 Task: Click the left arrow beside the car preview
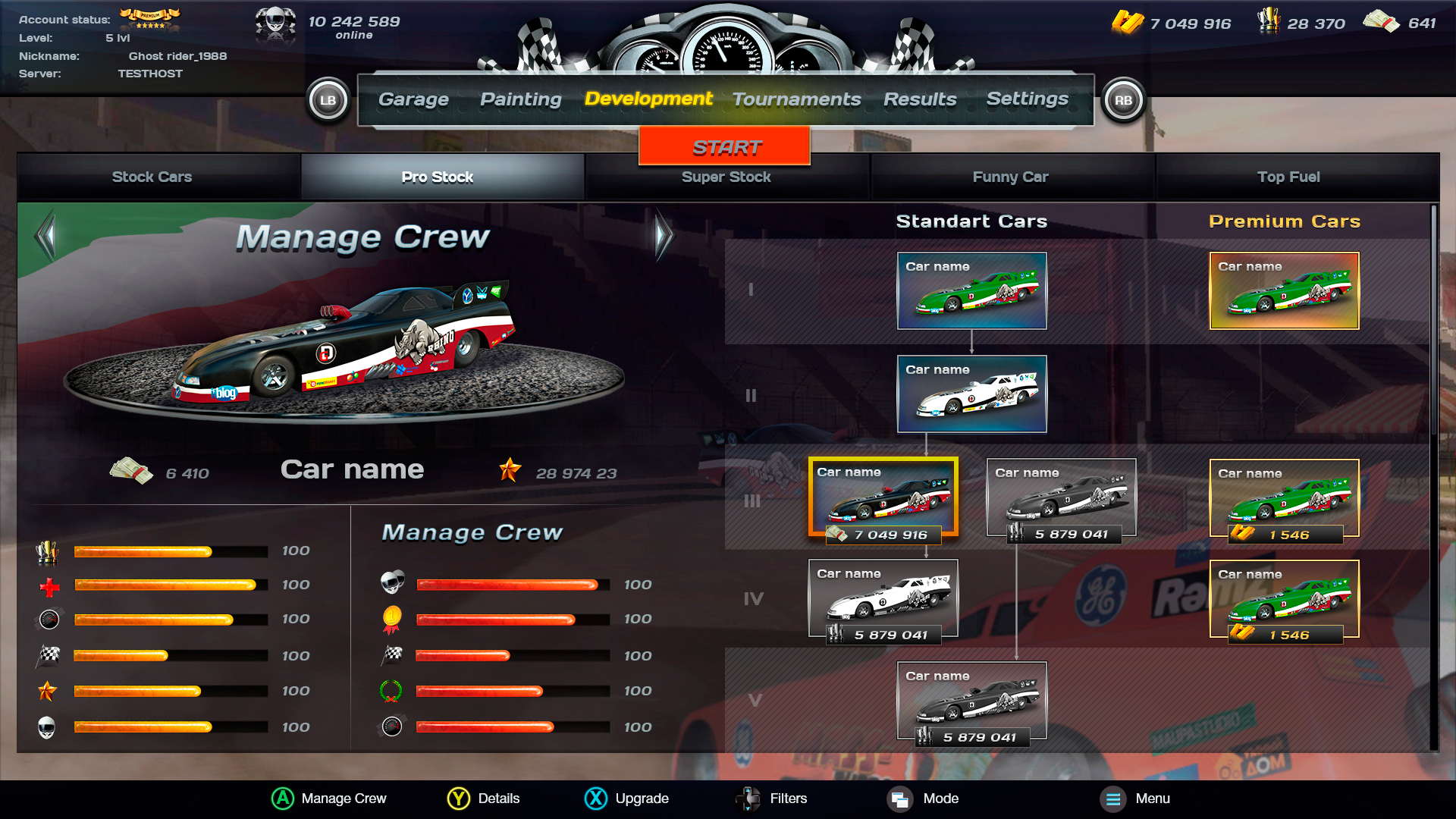[x=47, y=236]
